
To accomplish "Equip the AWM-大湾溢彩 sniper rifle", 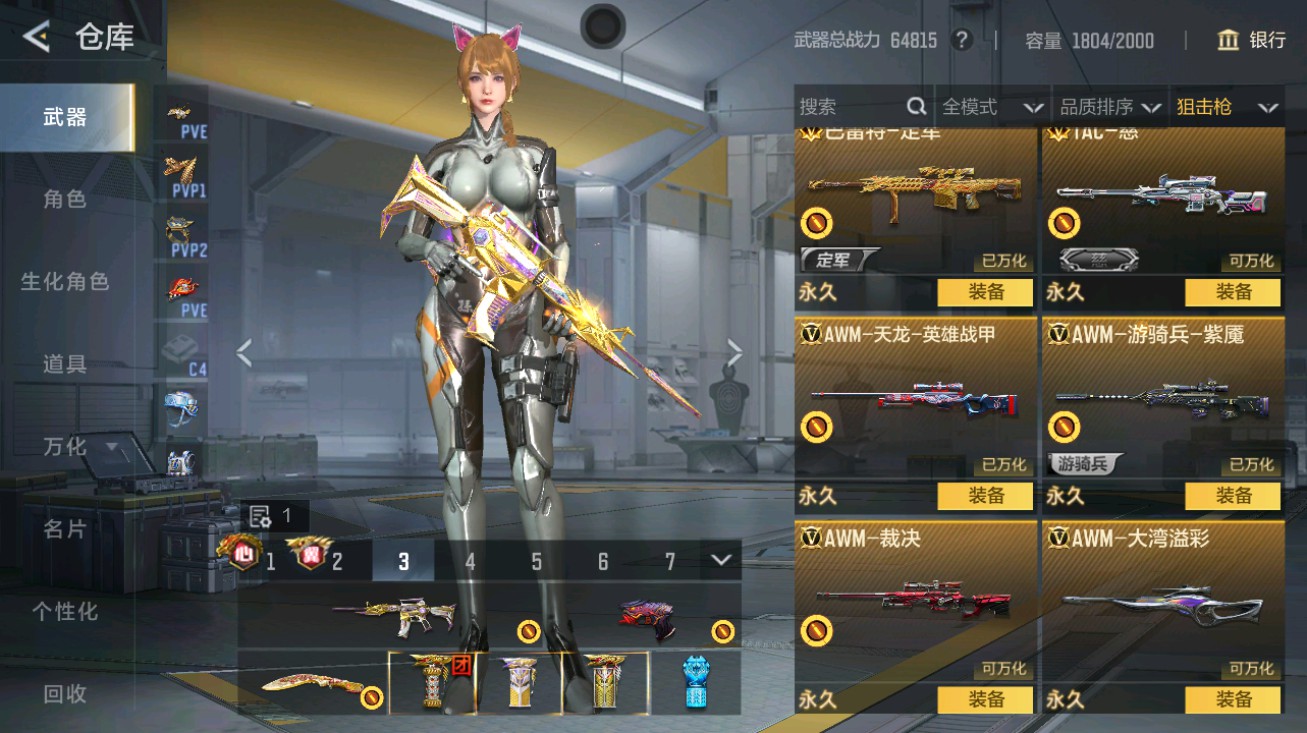I will pyautogui.click(x=1232, y=699).
